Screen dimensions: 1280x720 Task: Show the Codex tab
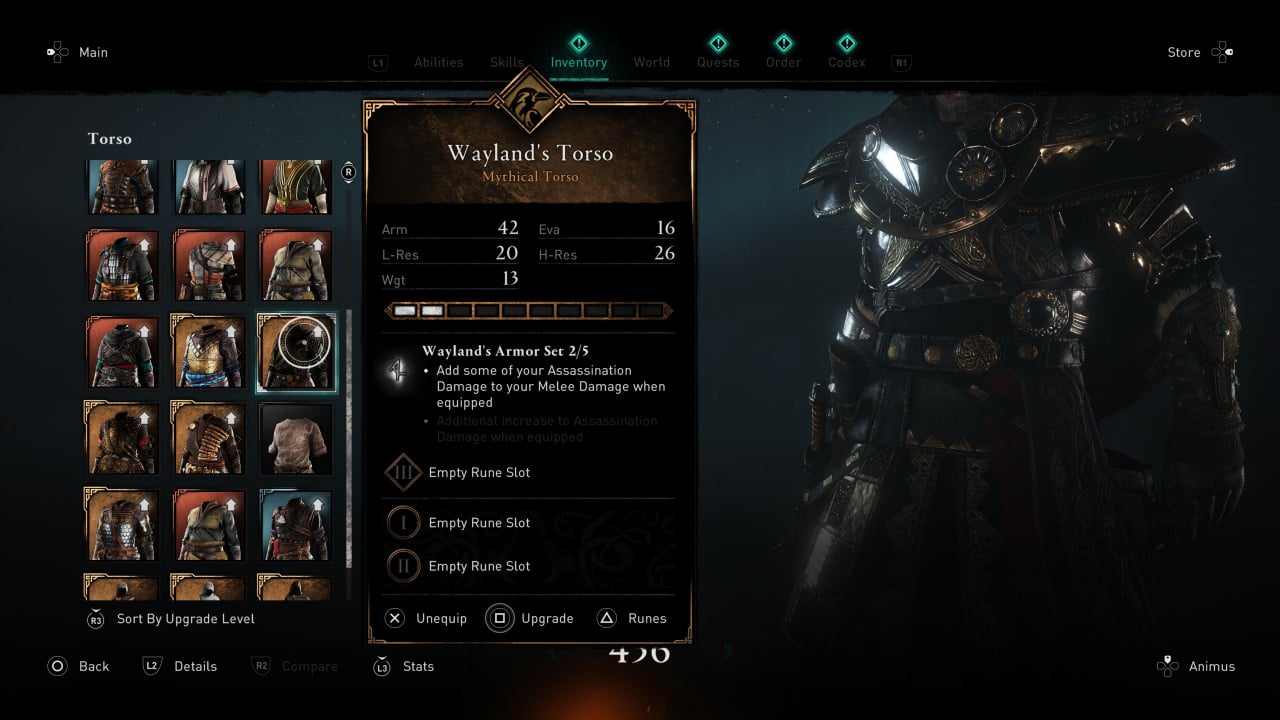click(846, 62)
